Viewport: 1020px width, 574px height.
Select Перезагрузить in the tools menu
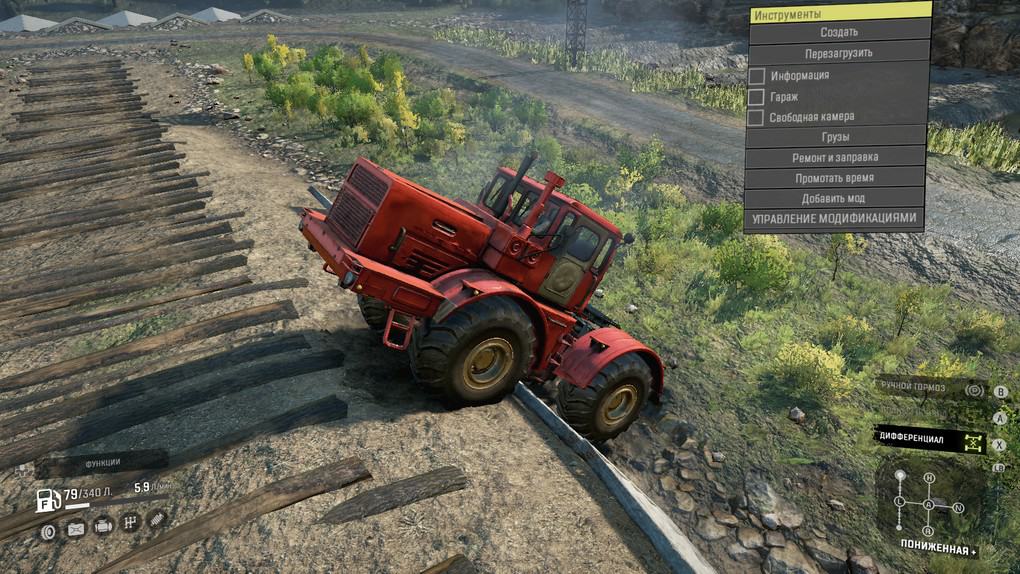(838, 53)
